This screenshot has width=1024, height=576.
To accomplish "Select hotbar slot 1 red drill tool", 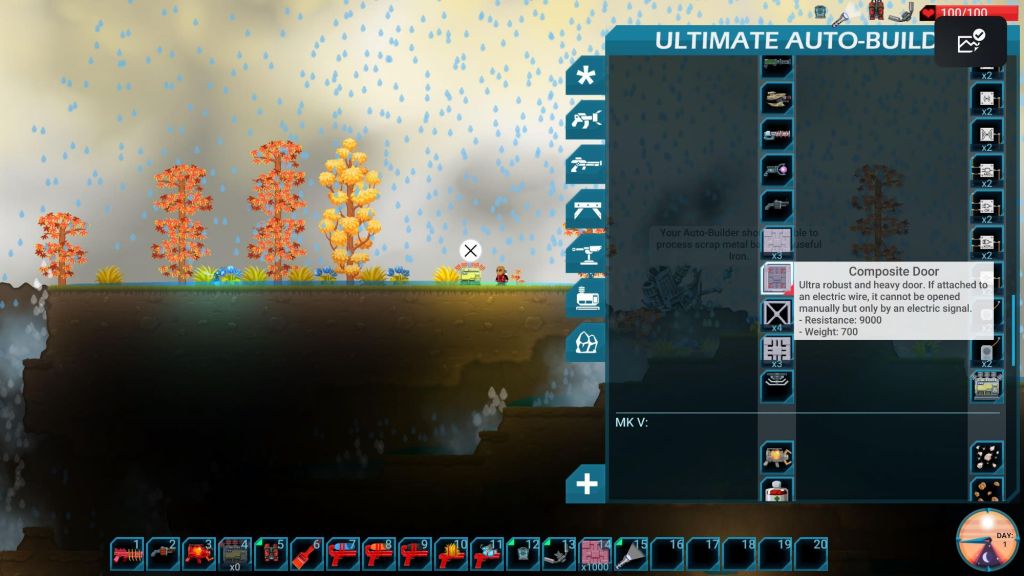I will pyautogui.click(x=128, y=553).
